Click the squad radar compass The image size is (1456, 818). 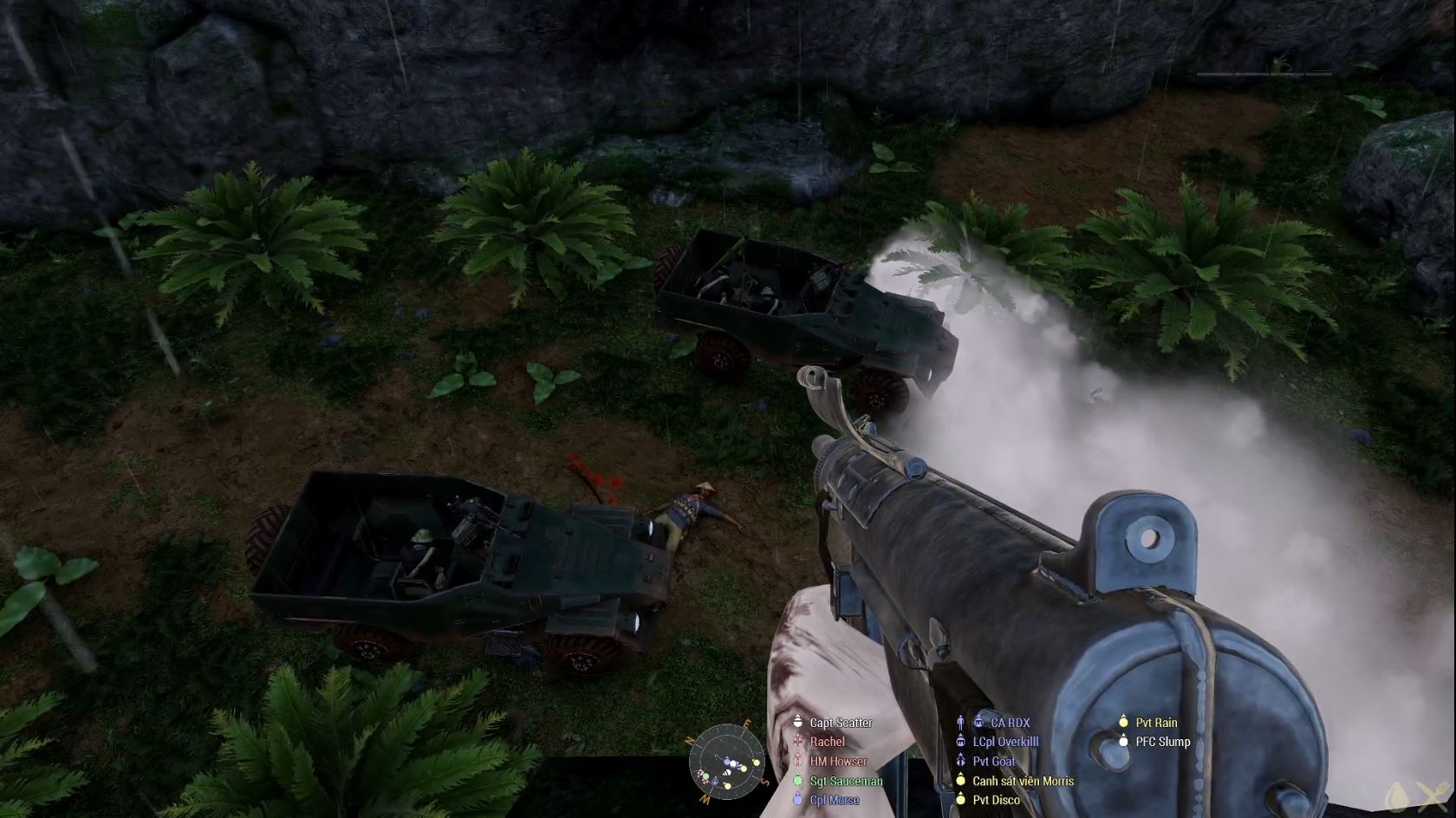727,763
